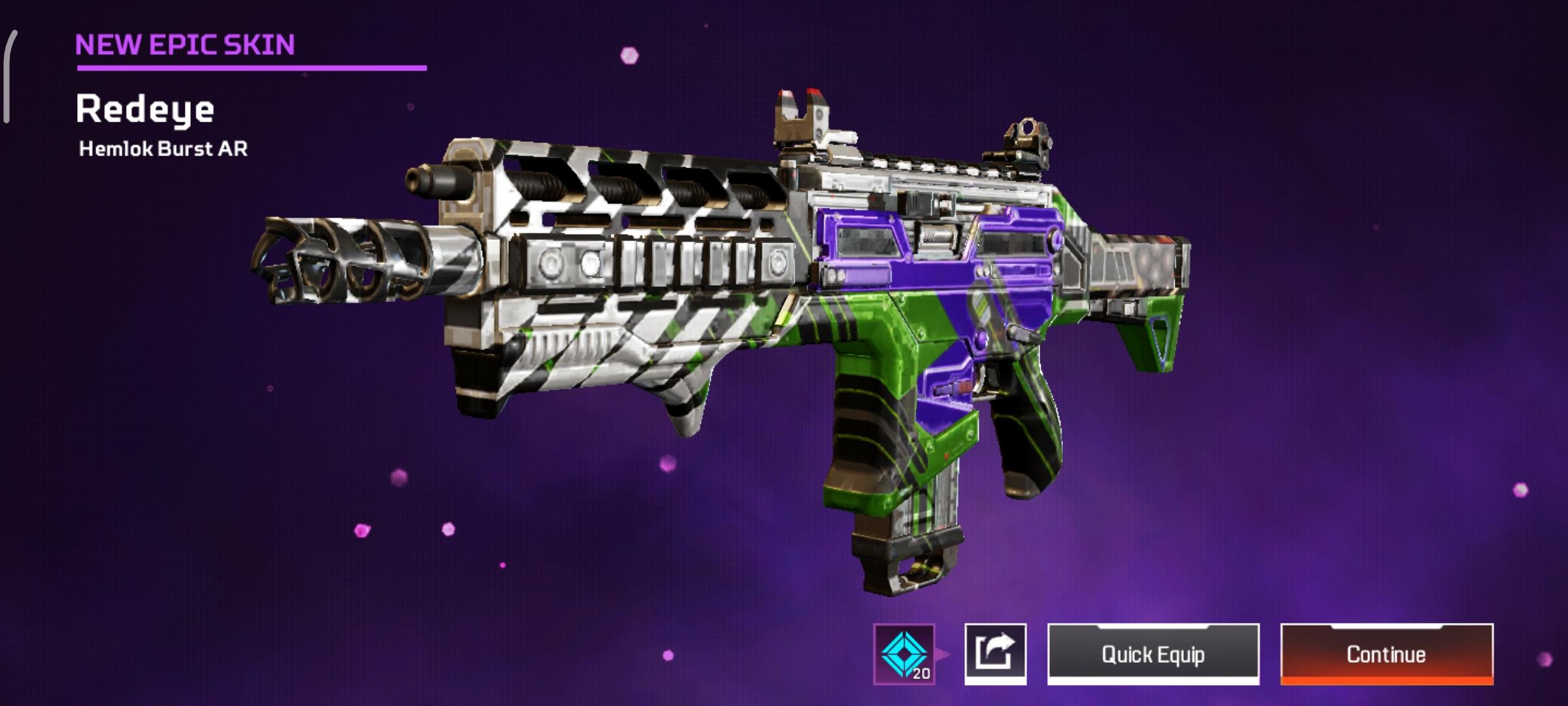Quick Equip the Redeye Hemlok skin
This screenshot has width=1568, height=706.
pyautogui.click(x=1153, y=654)
